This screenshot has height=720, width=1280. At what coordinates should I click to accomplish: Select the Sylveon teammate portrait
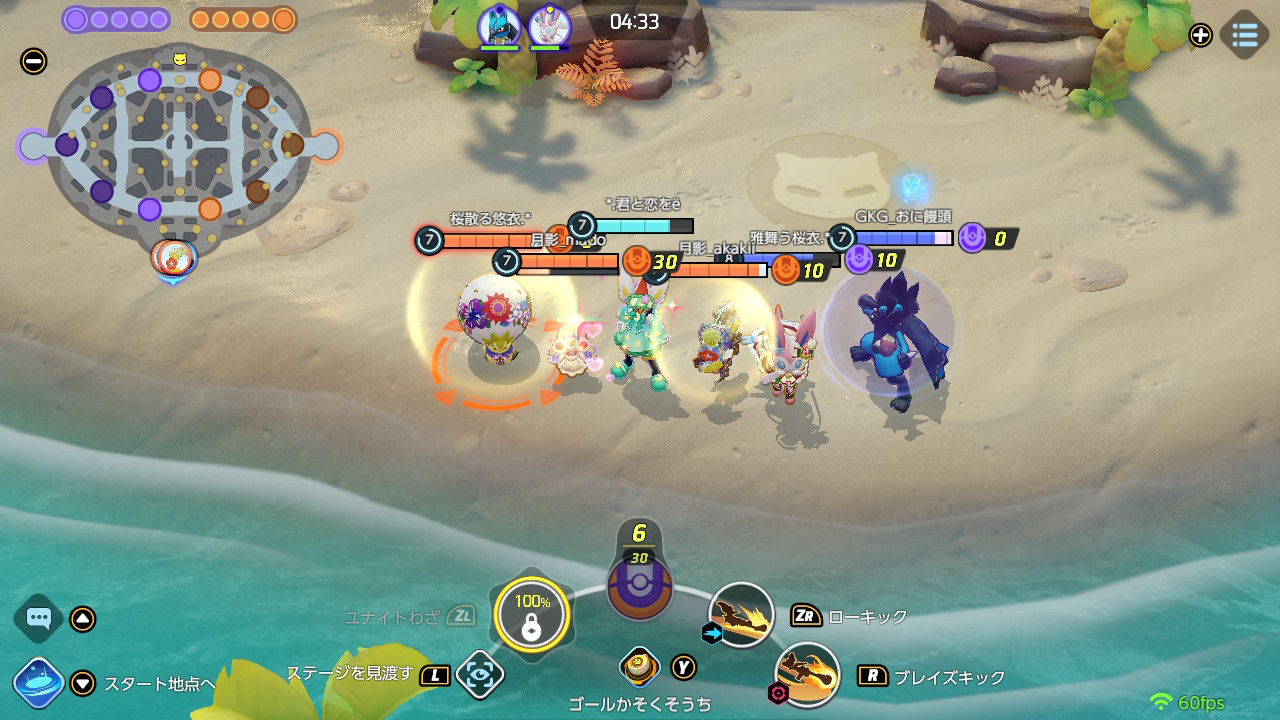click(x=548, y=25)
